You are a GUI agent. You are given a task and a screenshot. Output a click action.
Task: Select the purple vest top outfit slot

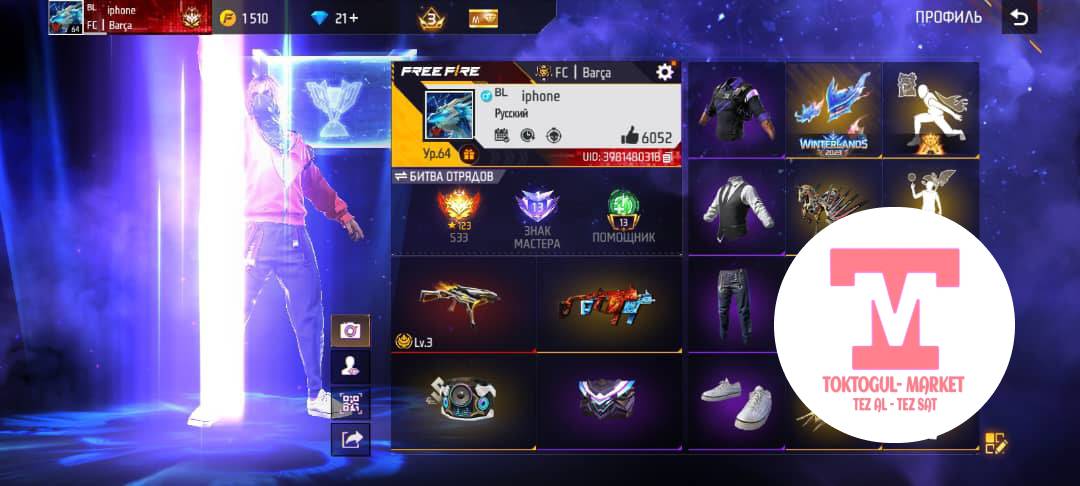click(735, 107)
